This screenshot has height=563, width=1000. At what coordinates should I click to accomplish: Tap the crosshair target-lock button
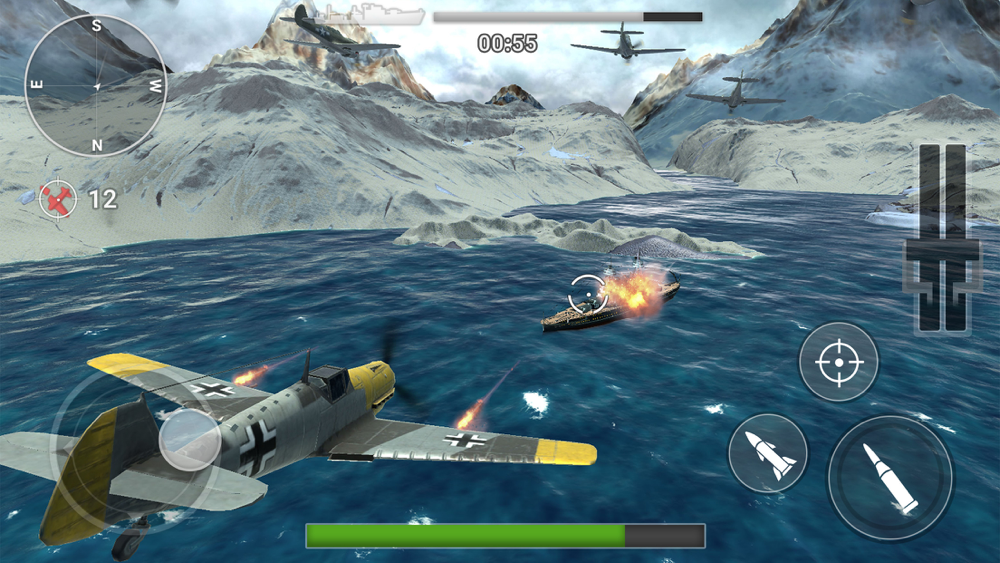point(838,362)
